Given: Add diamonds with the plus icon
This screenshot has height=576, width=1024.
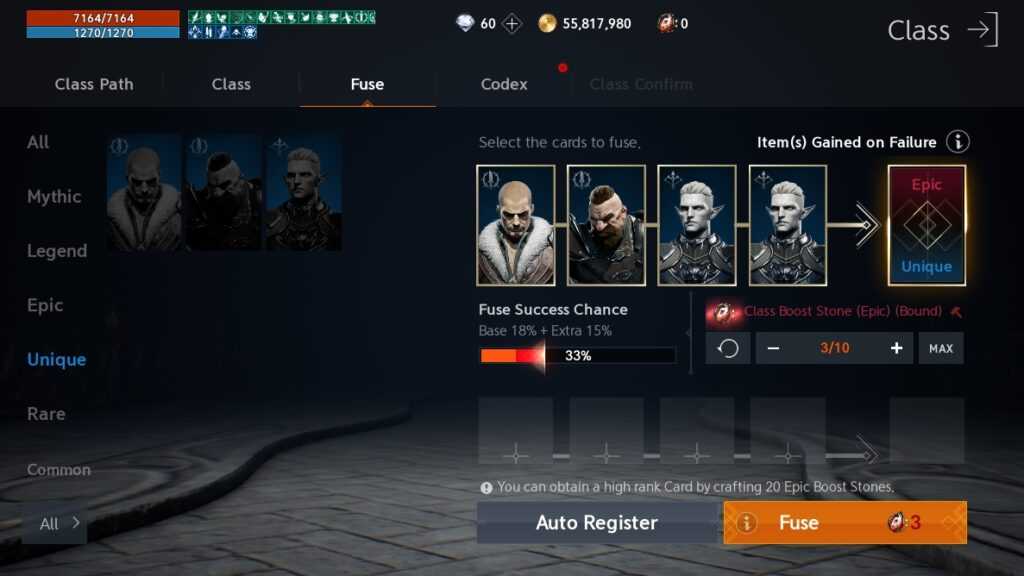Looking at the screenshot, I should click(x=512, y=23).
